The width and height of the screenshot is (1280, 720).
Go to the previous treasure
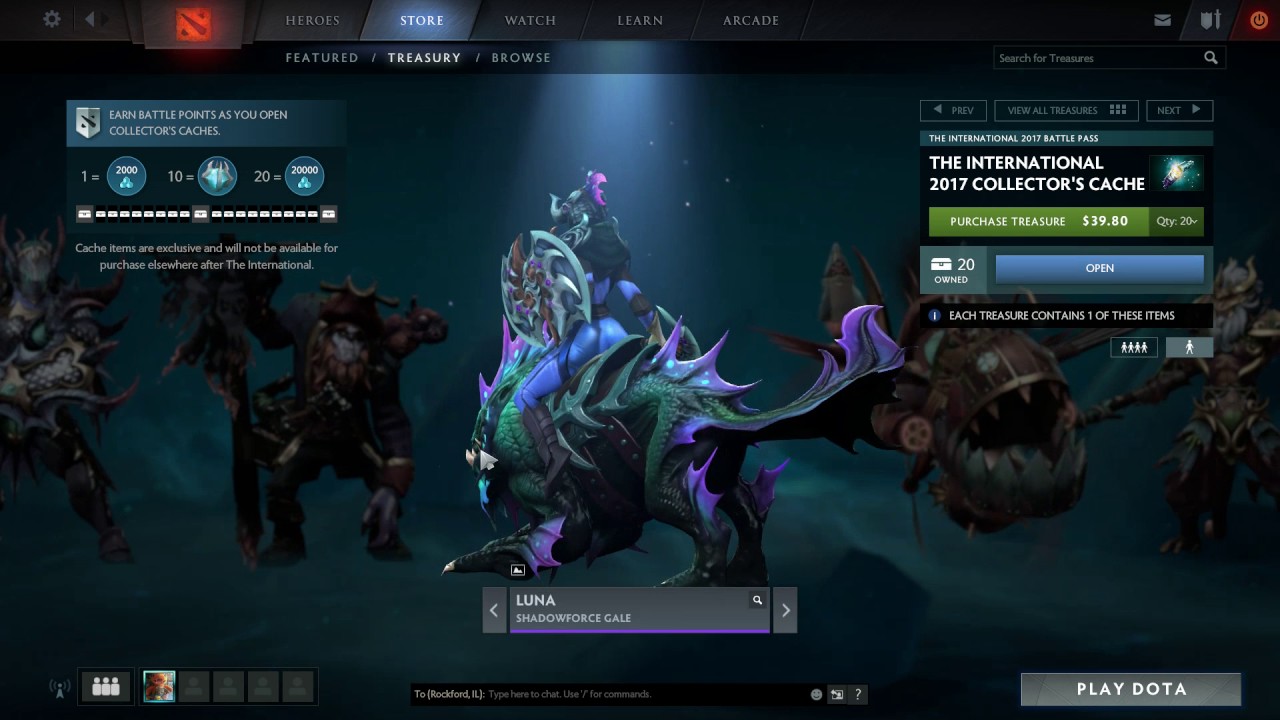[x=953, y=110]
